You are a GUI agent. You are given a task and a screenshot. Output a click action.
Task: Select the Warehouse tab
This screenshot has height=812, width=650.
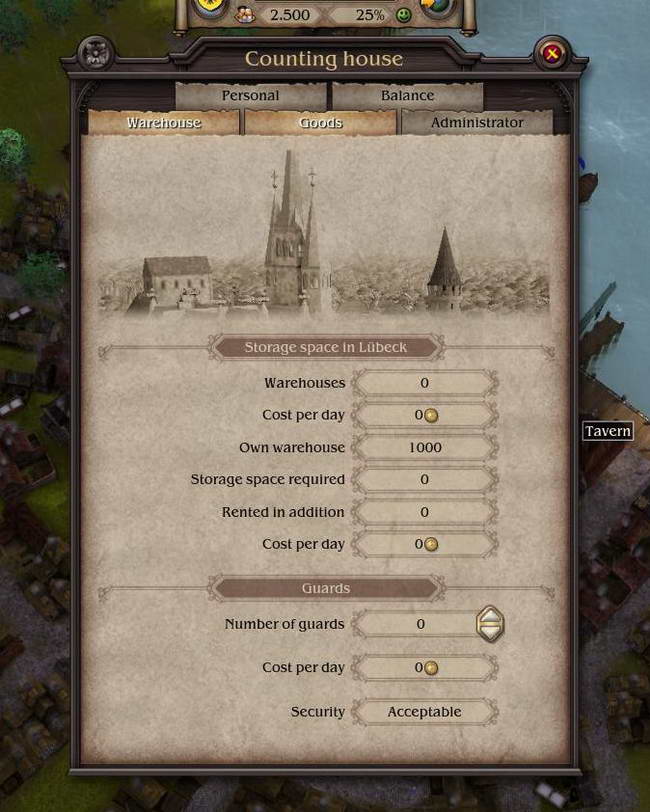coord(164,123)
